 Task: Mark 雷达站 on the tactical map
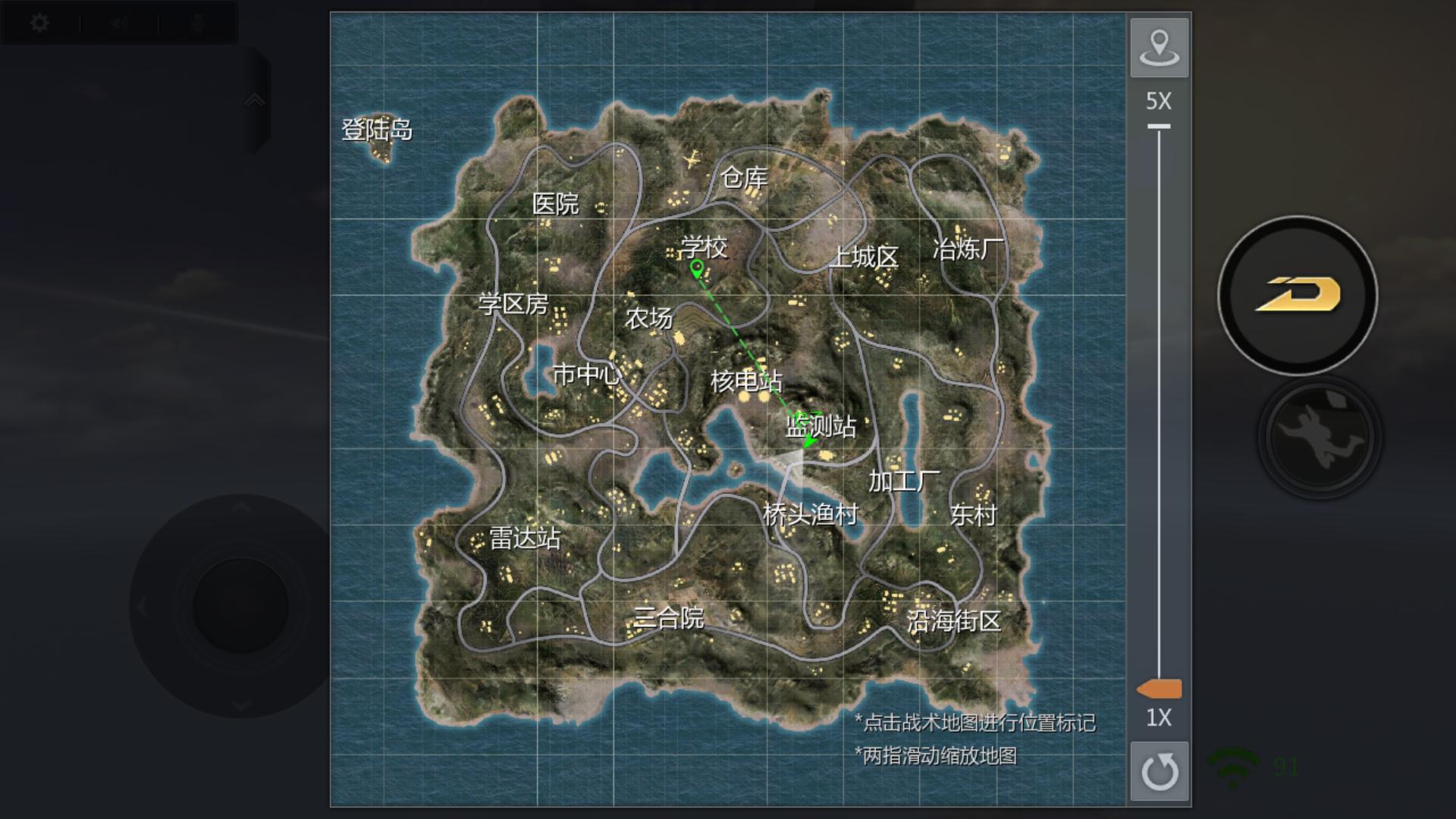click(524, 538)
